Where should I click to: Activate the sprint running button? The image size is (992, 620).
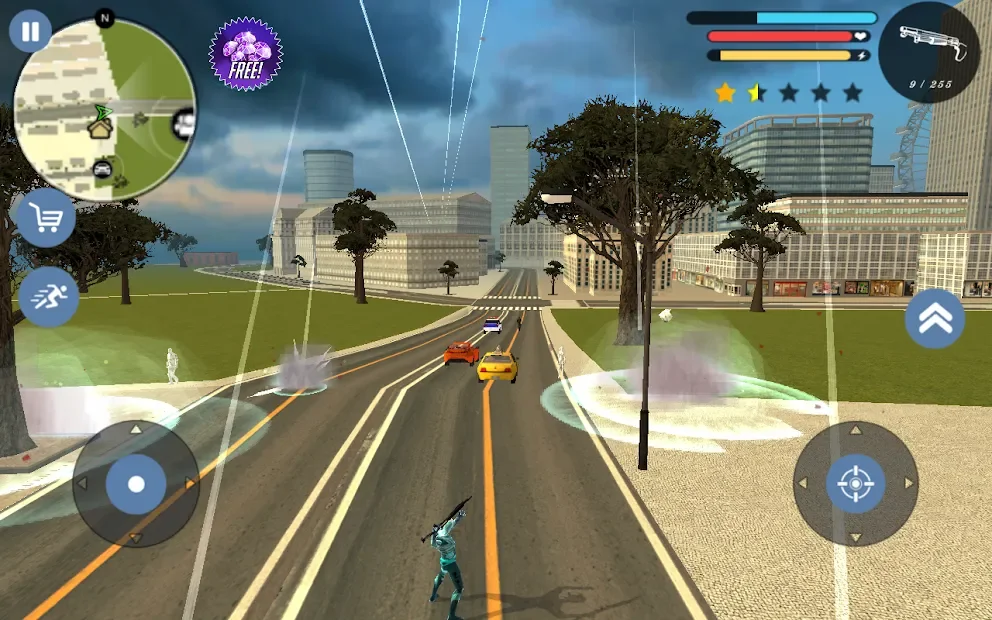pos(48,296)
